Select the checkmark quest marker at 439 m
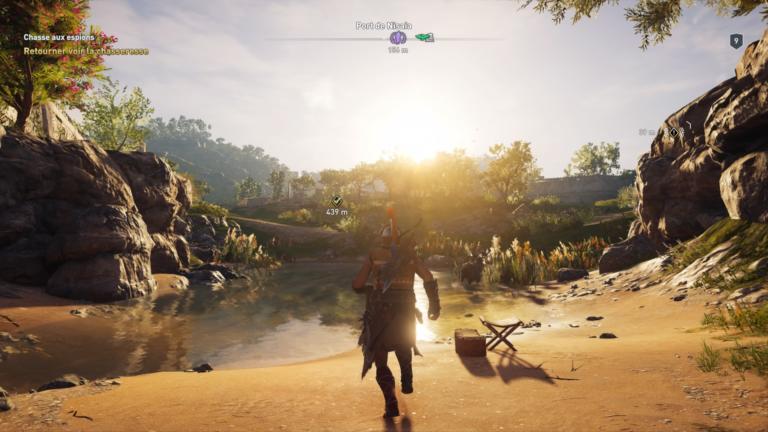The height and width of the screenshot is (432, 768). point(337,201)
